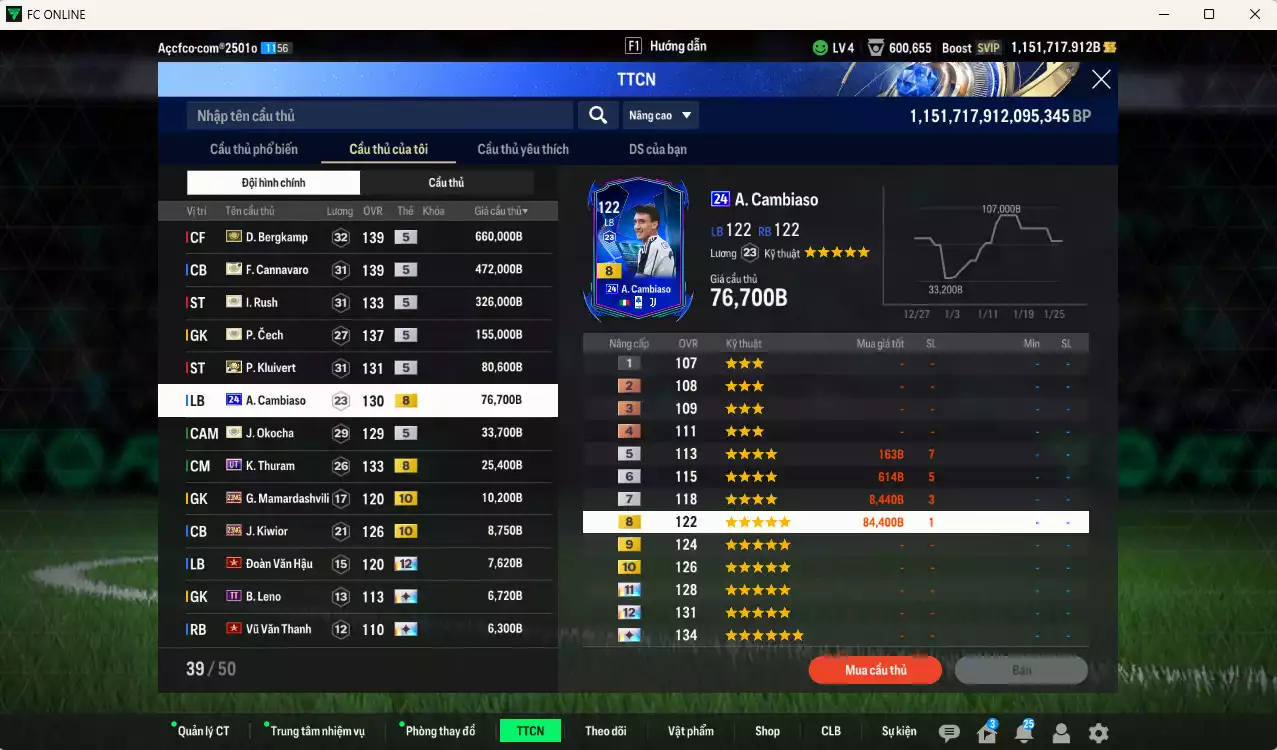Viewport: 1277px width, 750px height.
Task: Click the magnifying glass search button
Action: point(598,116)
